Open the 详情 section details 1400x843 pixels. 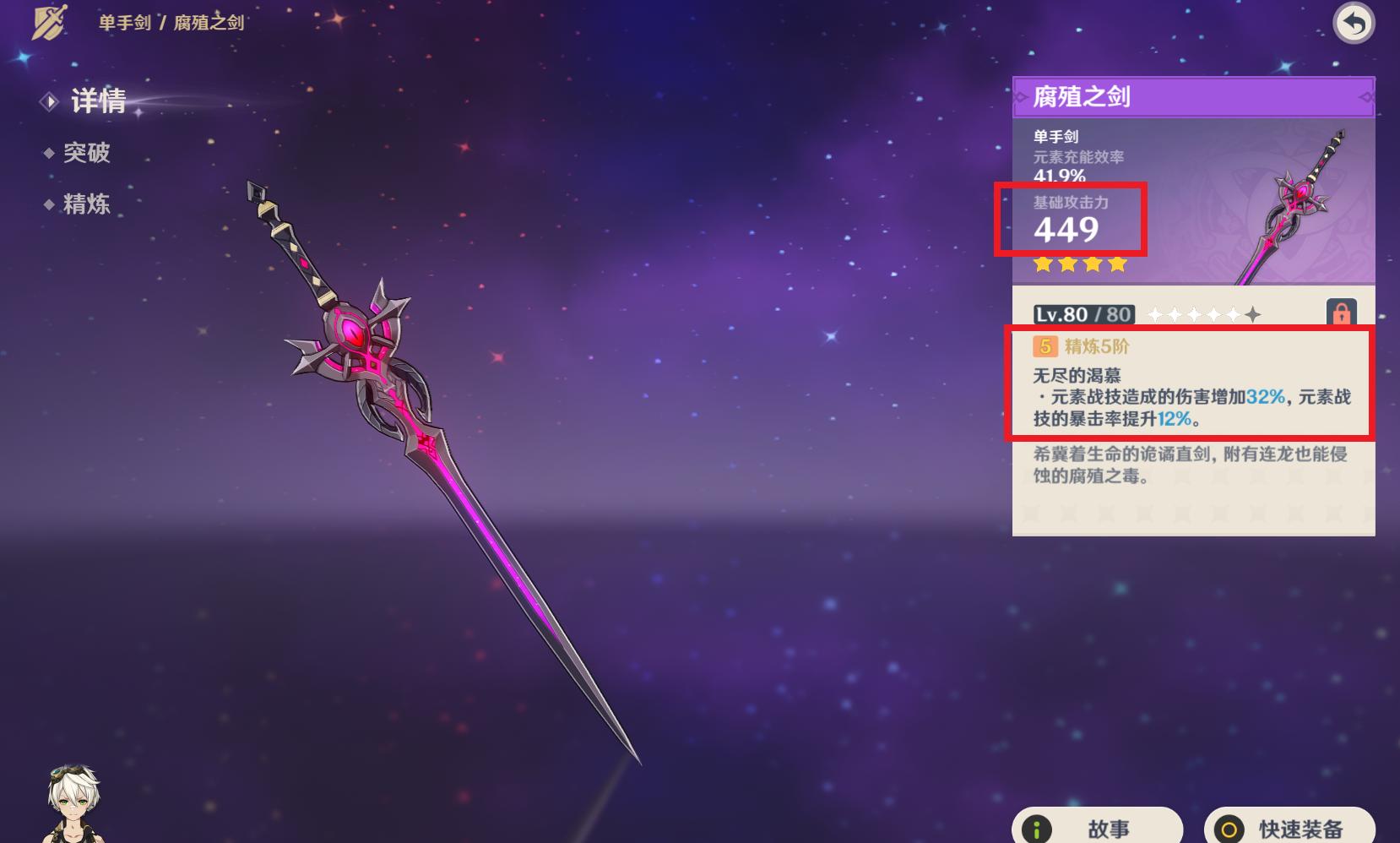pos(99,102)
